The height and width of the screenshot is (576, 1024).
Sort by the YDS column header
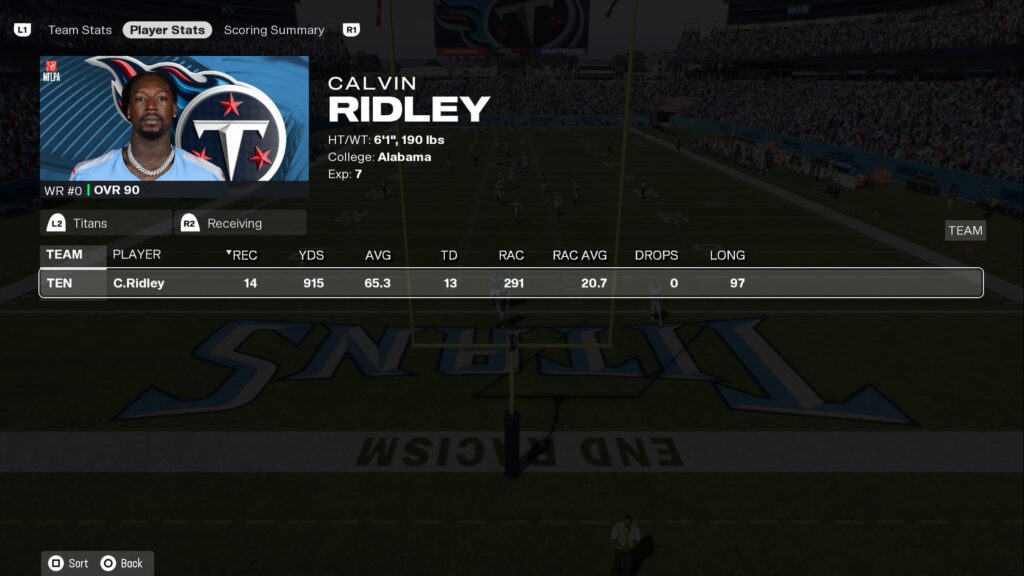pos(311,255)
